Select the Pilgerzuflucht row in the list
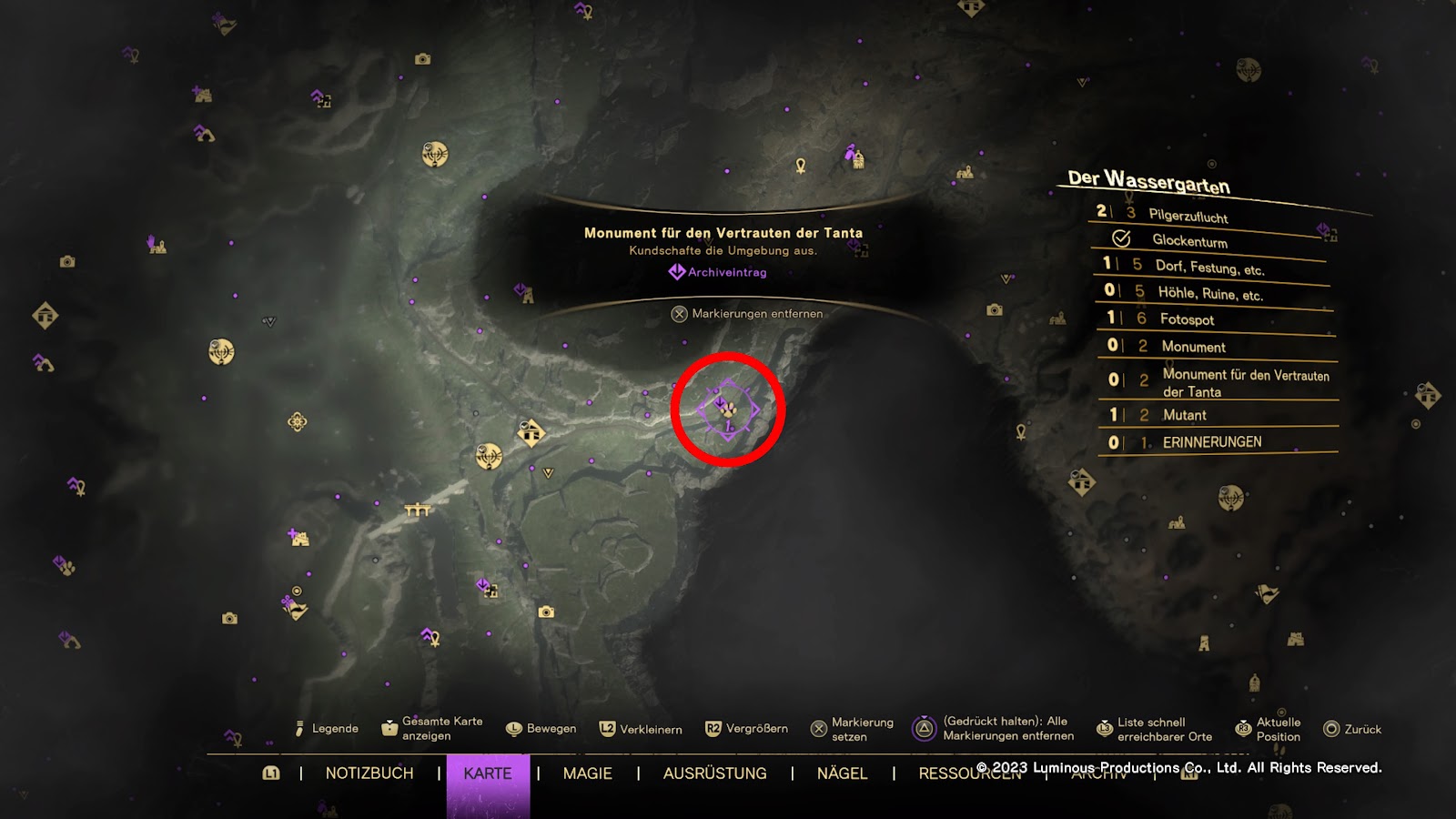The height and width of the screenshot is (819, 1456). (1188, 216)
